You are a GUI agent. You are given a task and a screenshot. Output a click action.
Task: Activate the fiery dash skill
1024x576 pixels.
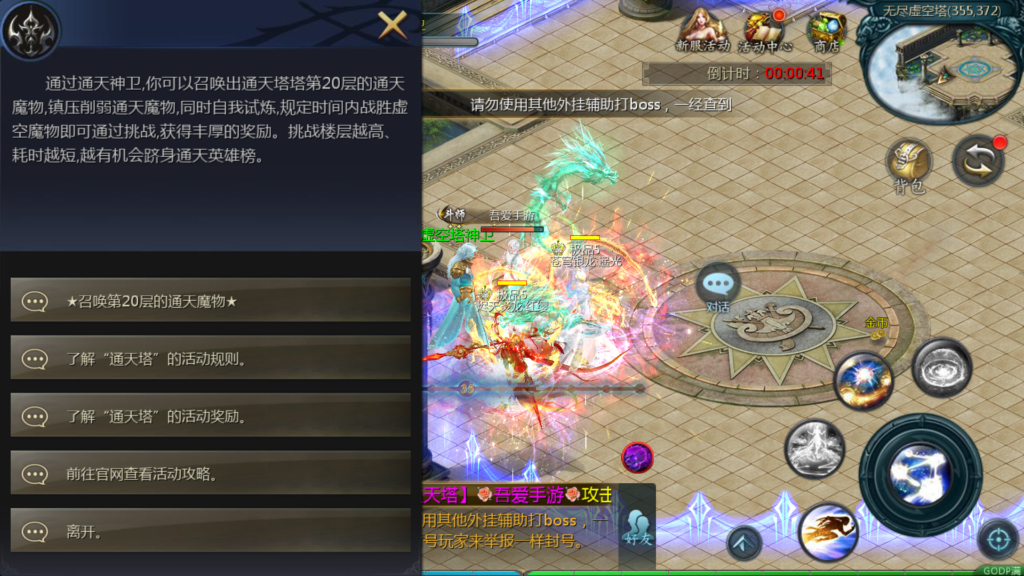tap(828, 528)
